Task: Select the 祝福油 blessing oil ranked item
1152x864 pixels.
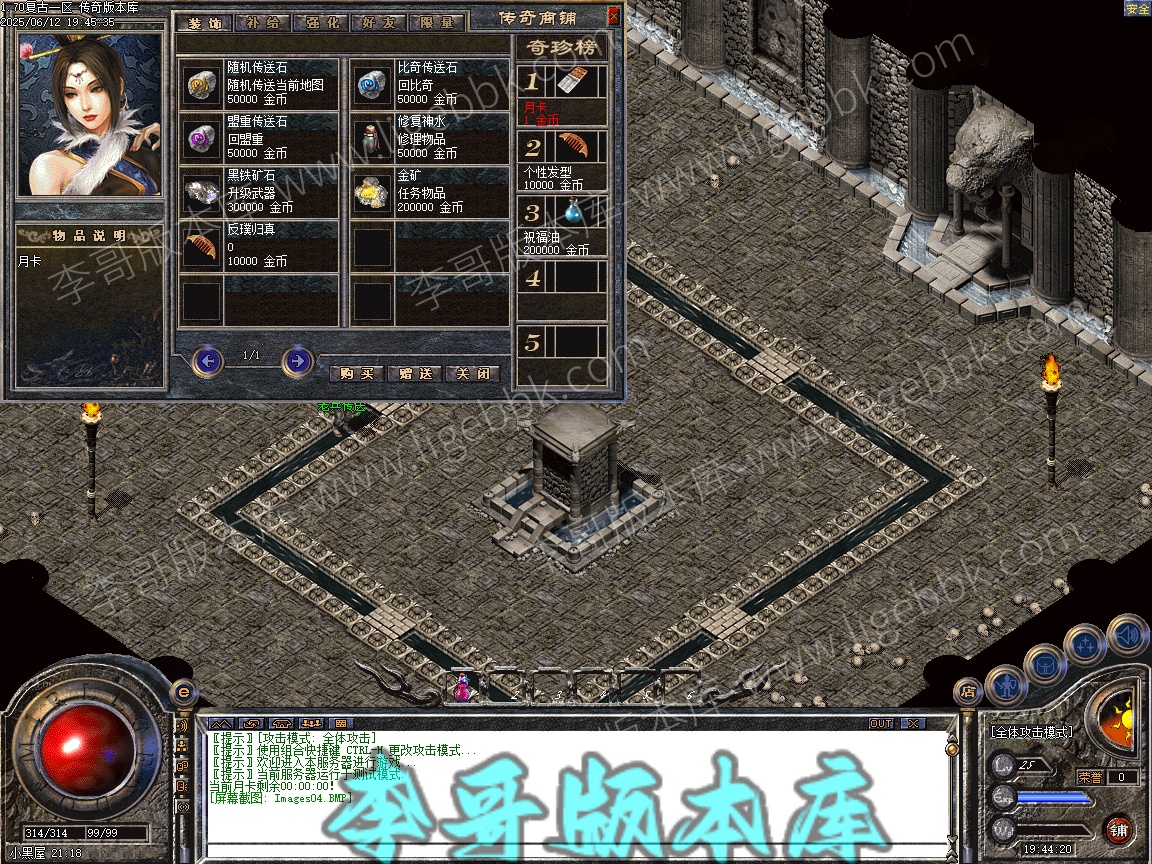Action: 573,212
